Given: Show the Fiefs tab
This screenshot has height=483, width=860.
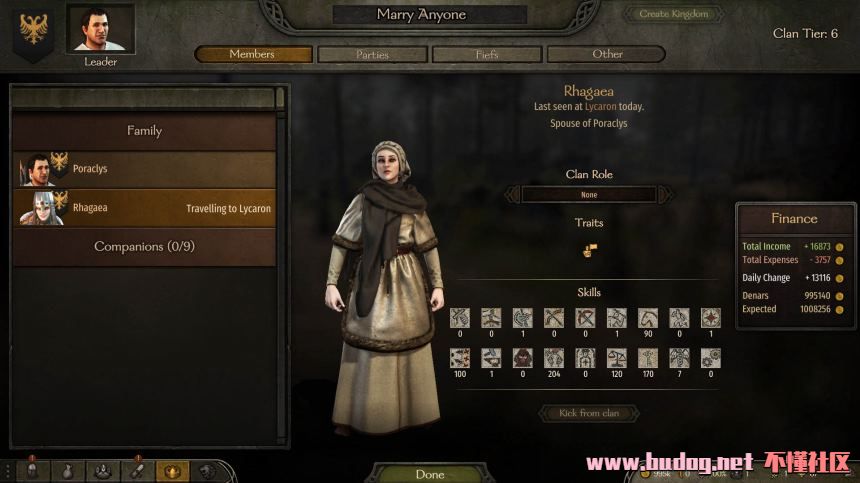Looking at the screenshot, I should (488, 54).
